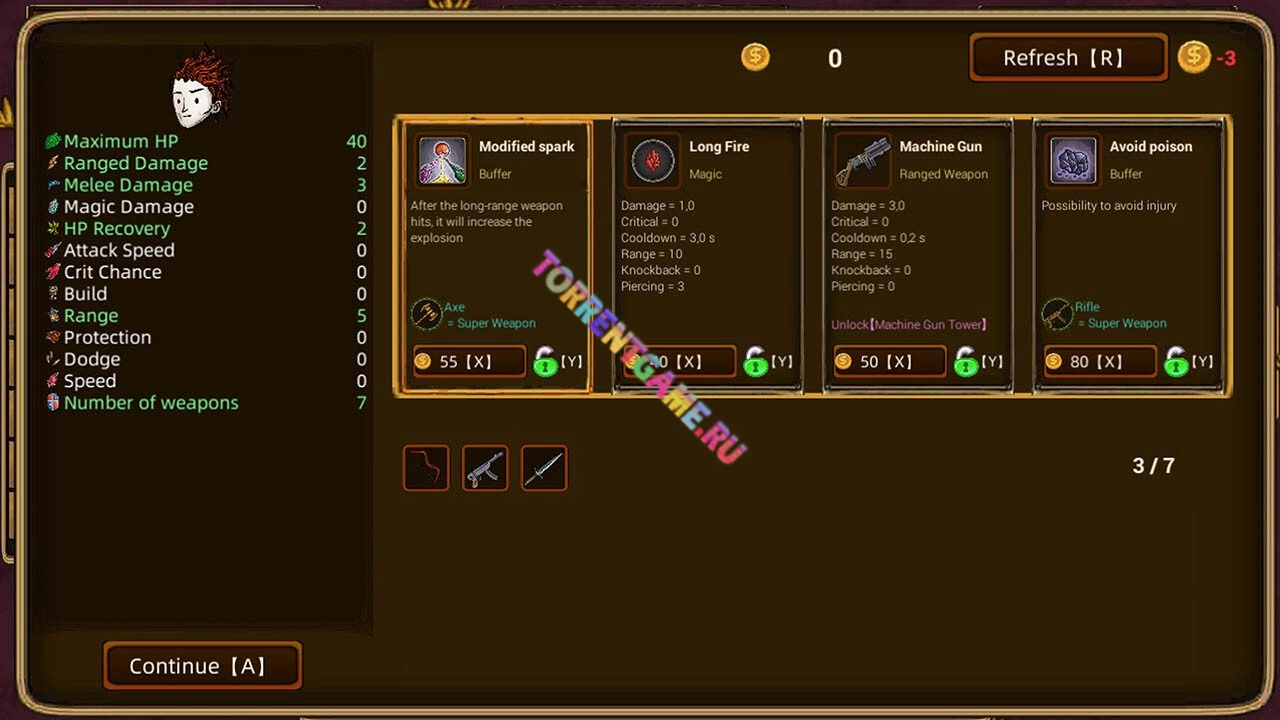This screenshot has width=1280, height=720.
Task: Refresh the shop offers
Action: pyautogui.click(x=1067, y=58)
